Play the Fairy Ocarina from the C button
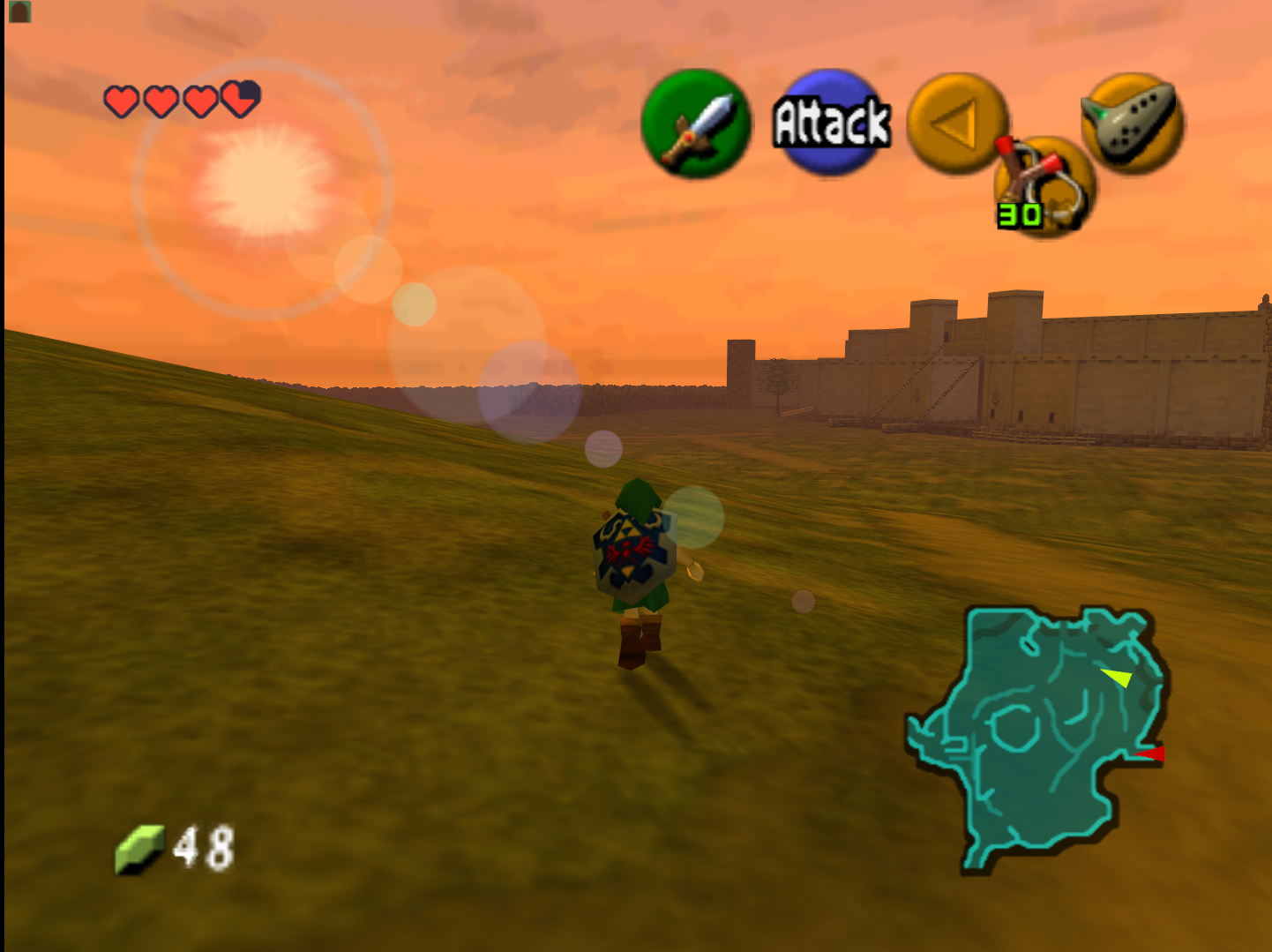Viewport: 1272px width, 952px height. [x=1133, y=124]
